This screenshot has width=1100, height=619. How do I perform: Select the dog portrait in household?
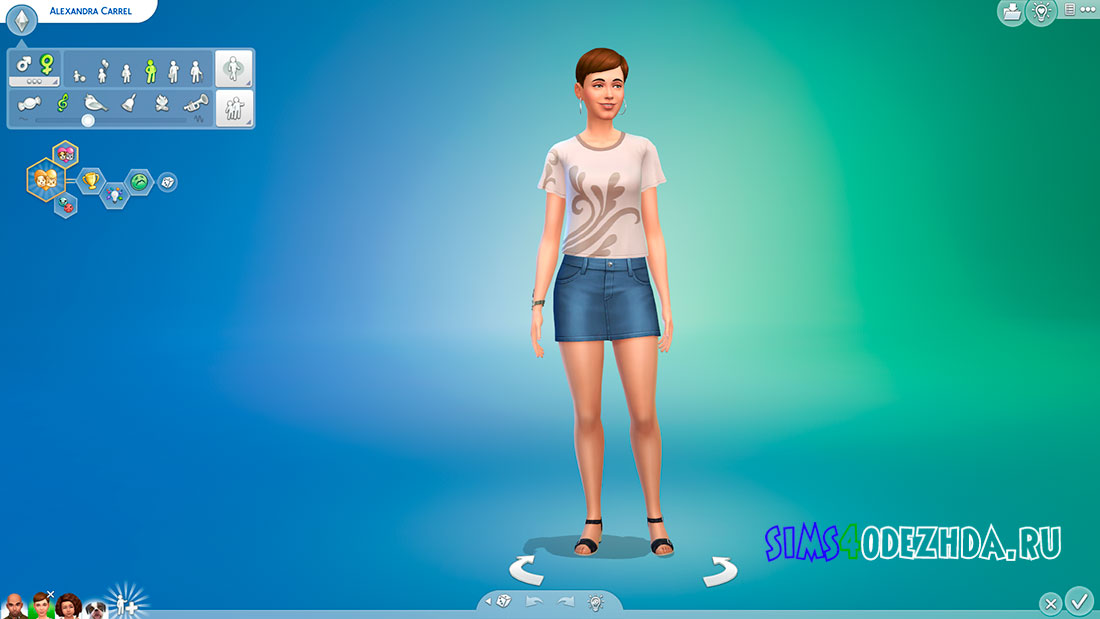96,608
